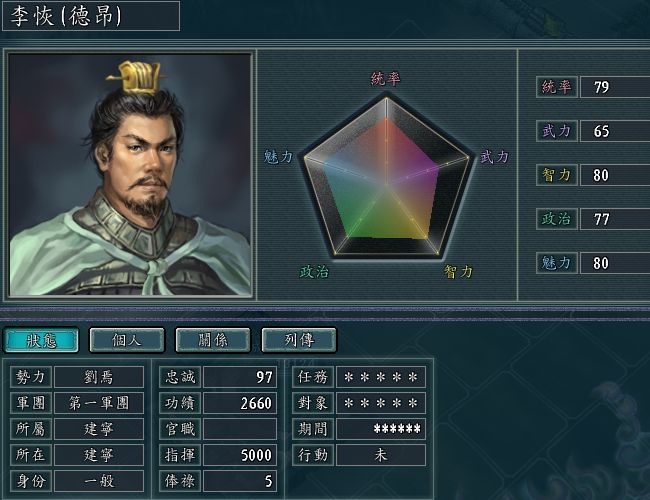Switch to the 狀態 status tab

[41, 340]
